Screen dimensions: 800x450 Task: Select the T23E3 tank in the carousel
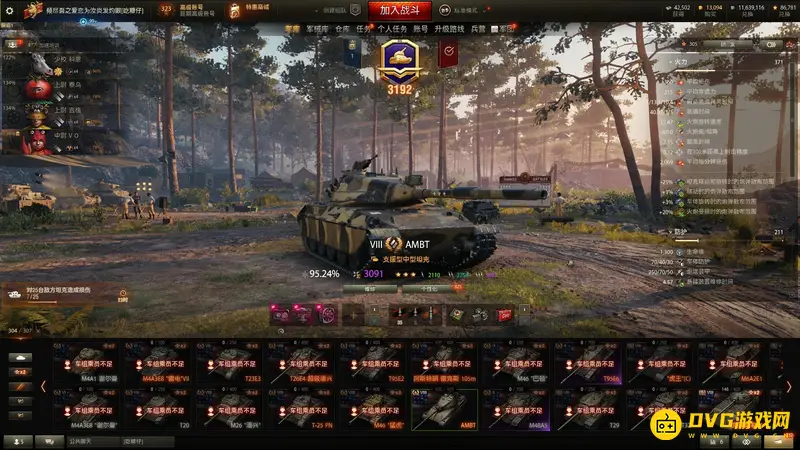[232, 364]
